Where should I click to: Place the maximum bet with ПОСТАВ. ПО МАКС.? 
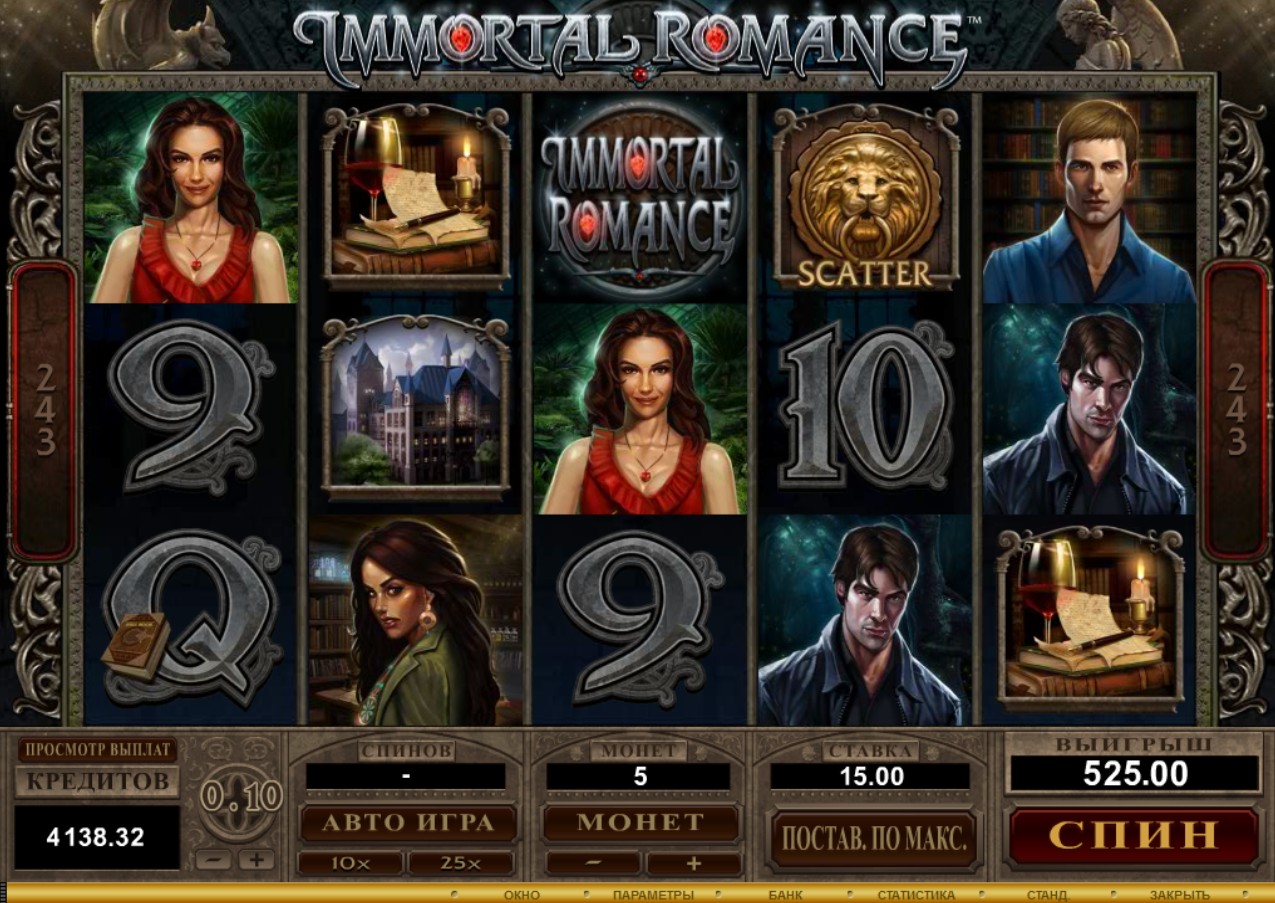tap(873, 837)
